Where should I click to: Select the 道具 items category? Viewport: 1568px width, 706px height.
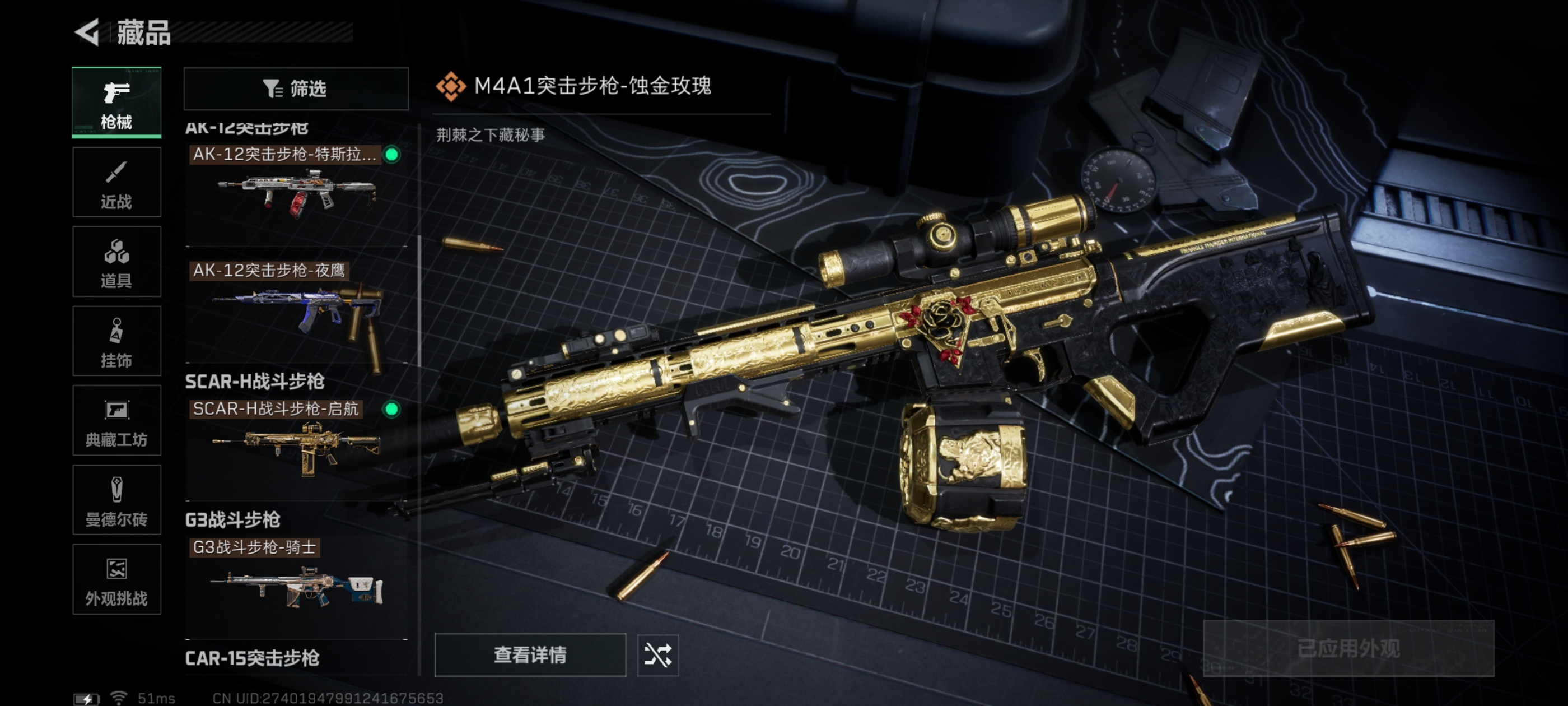[116, 262]
